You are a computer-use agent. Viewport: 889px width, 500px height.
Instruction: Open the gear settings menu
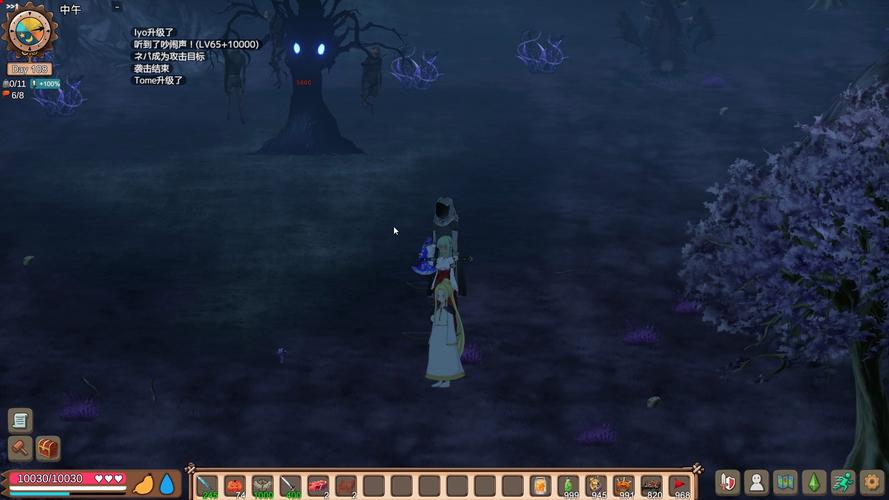pos(872,482)
